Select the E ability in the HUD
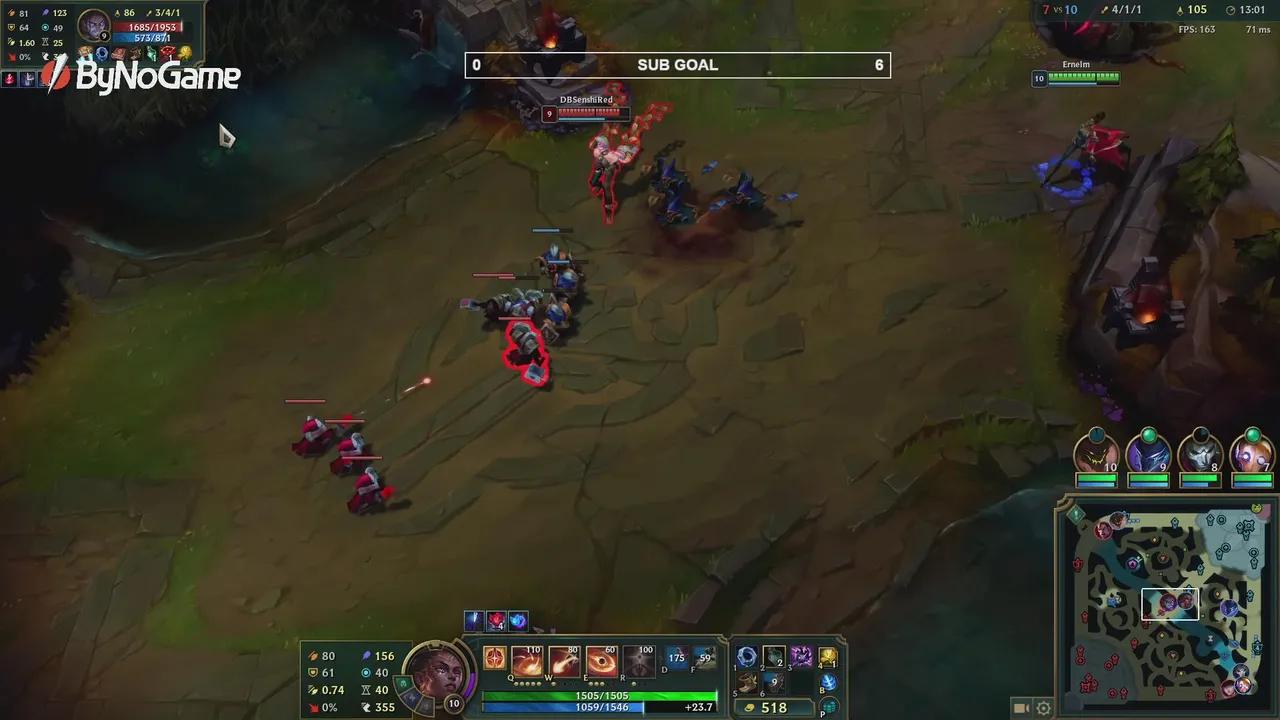This screenshot has width=1280, height=720. (602, 662)
